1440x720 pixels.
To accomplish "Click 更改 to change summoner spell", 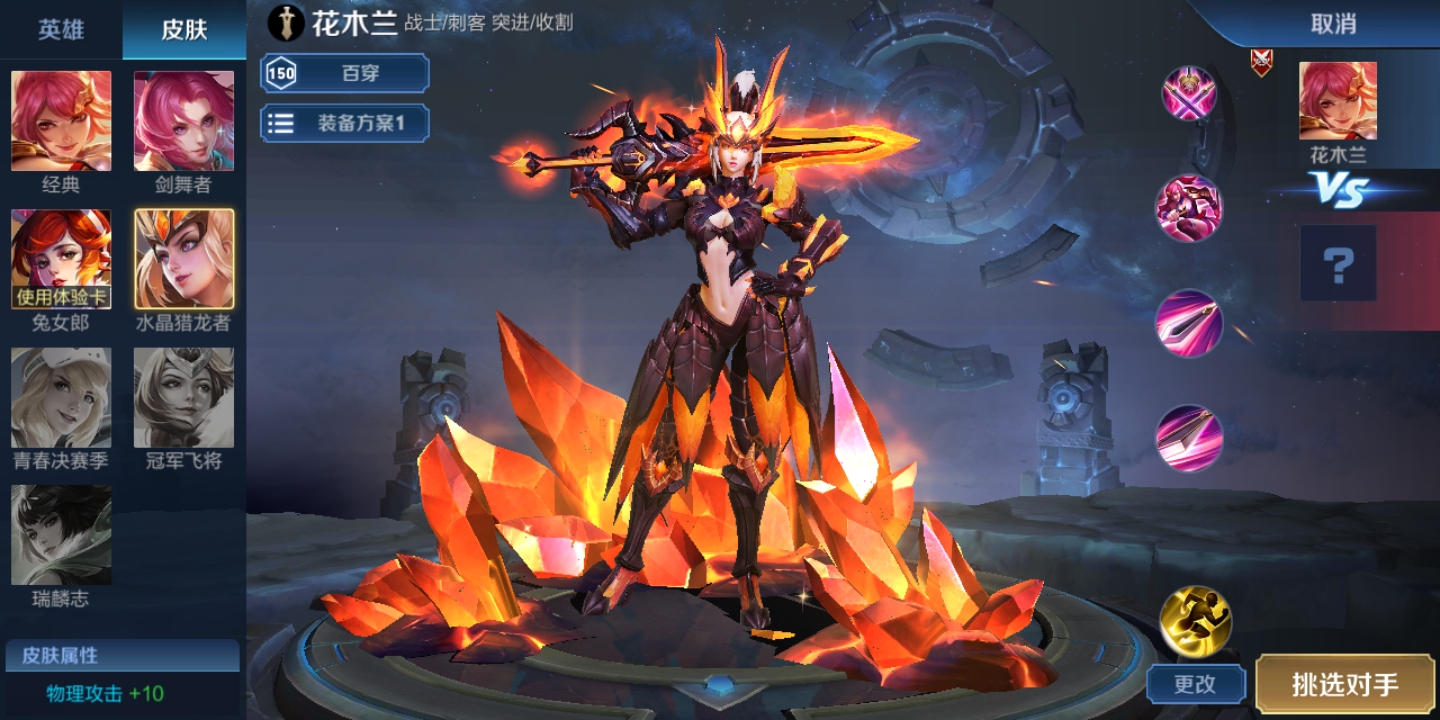I will click(x=1196, y=685).
